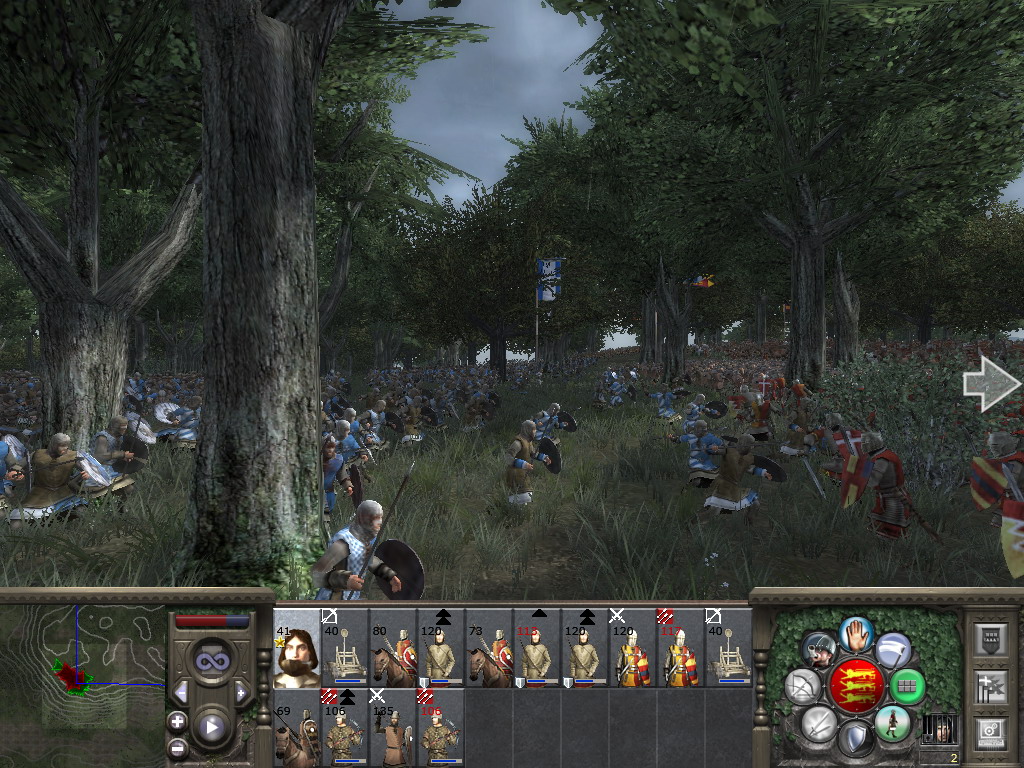
Task: Toggle fire-at-will bow button
Action: coord(803,687)
